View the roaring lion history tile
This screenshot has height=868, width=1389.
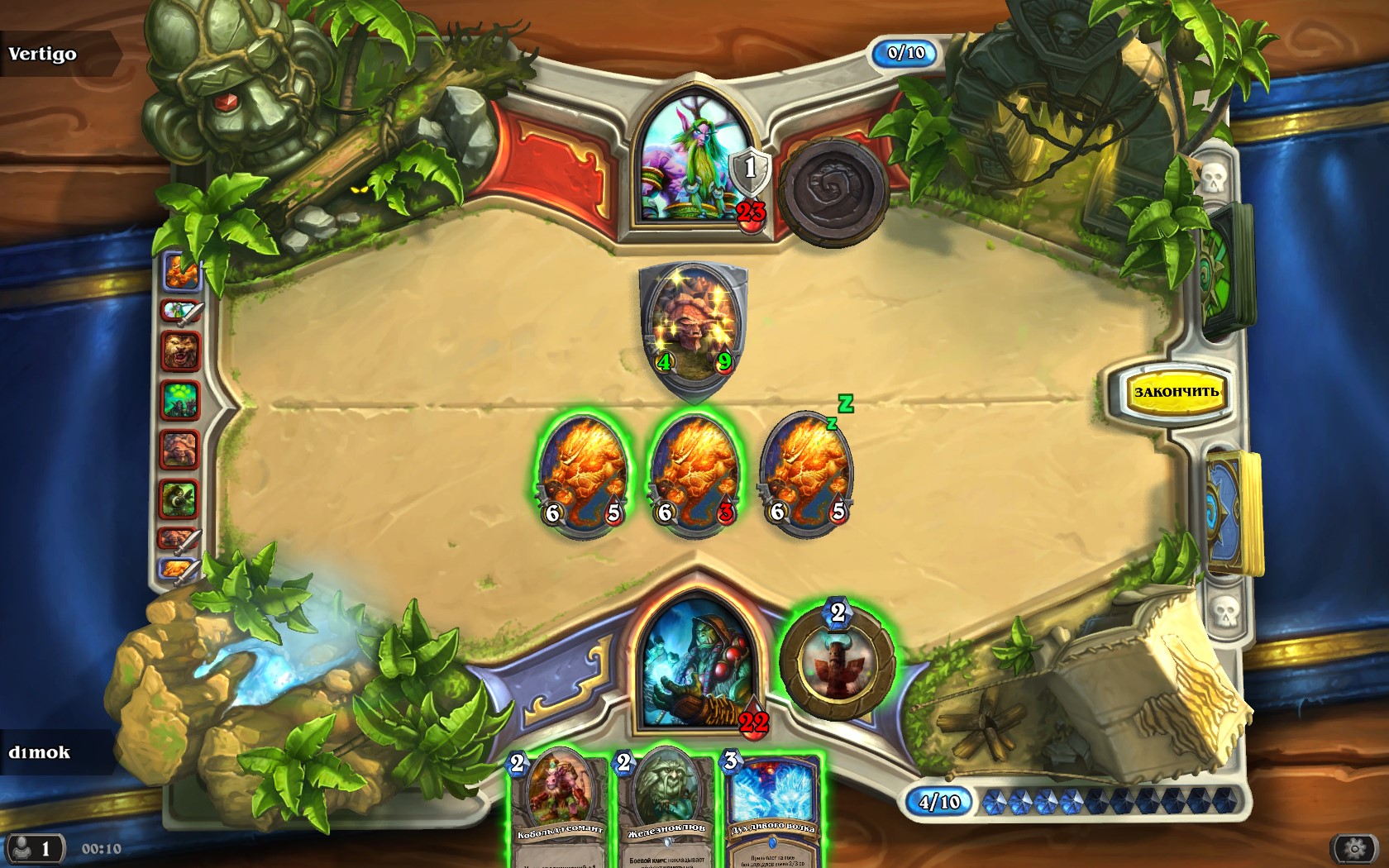pos(179,351)
